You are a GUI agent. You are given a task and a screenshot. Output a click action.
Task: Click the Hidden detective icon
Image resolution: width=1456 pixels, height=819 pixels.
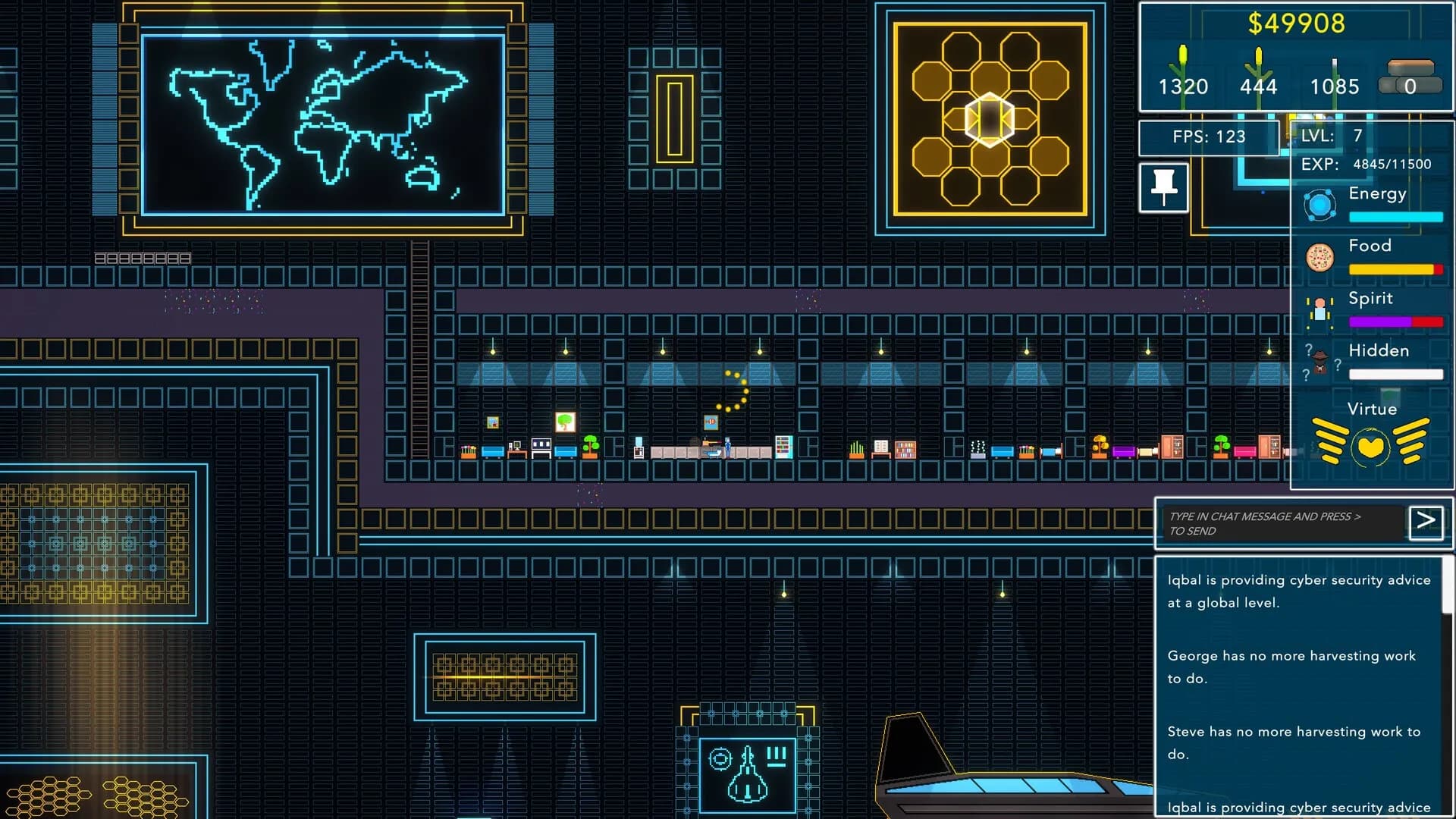pos(1318,362)
